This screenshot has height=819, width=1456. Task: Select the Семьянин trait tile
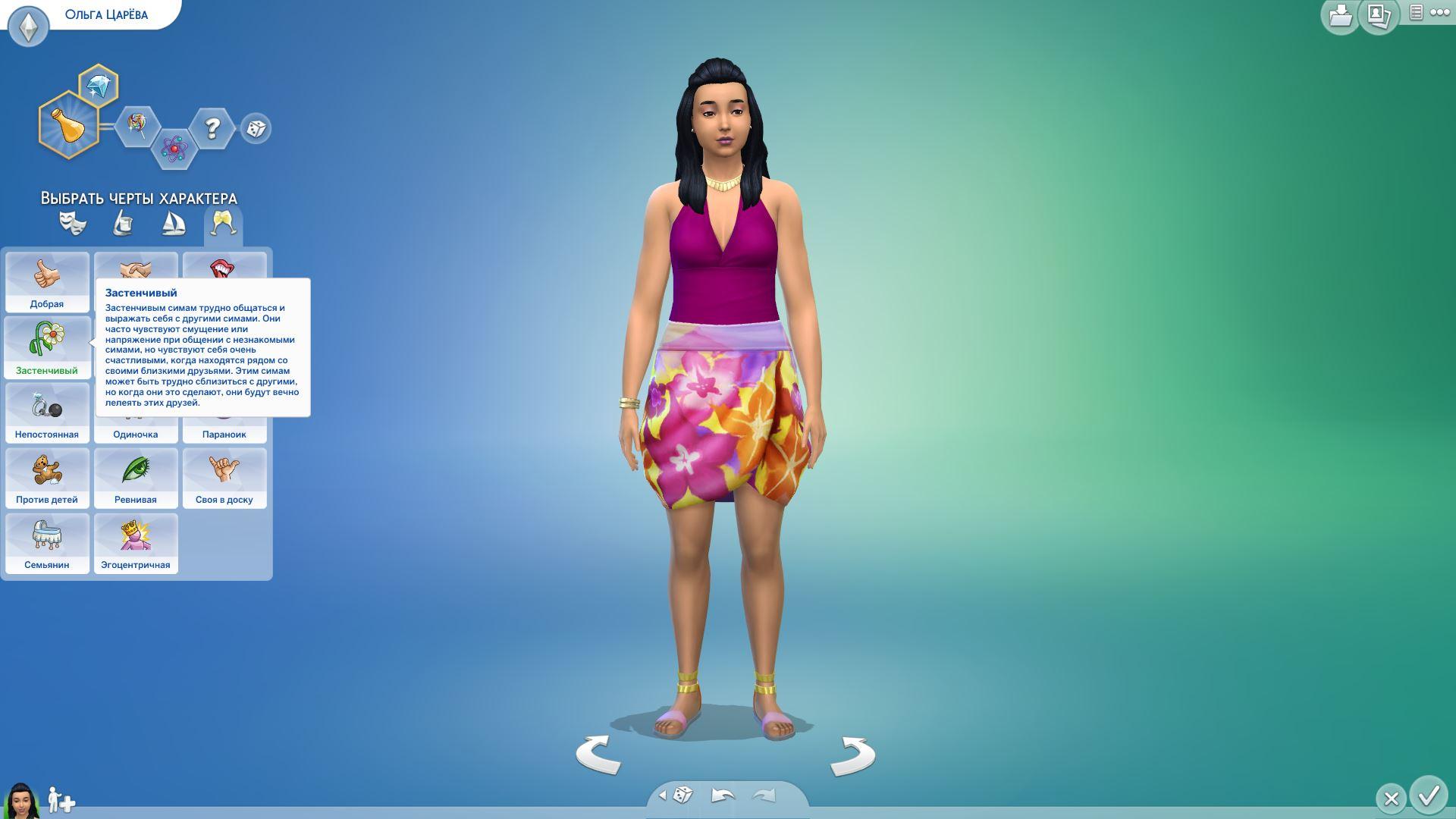point(47,543)
